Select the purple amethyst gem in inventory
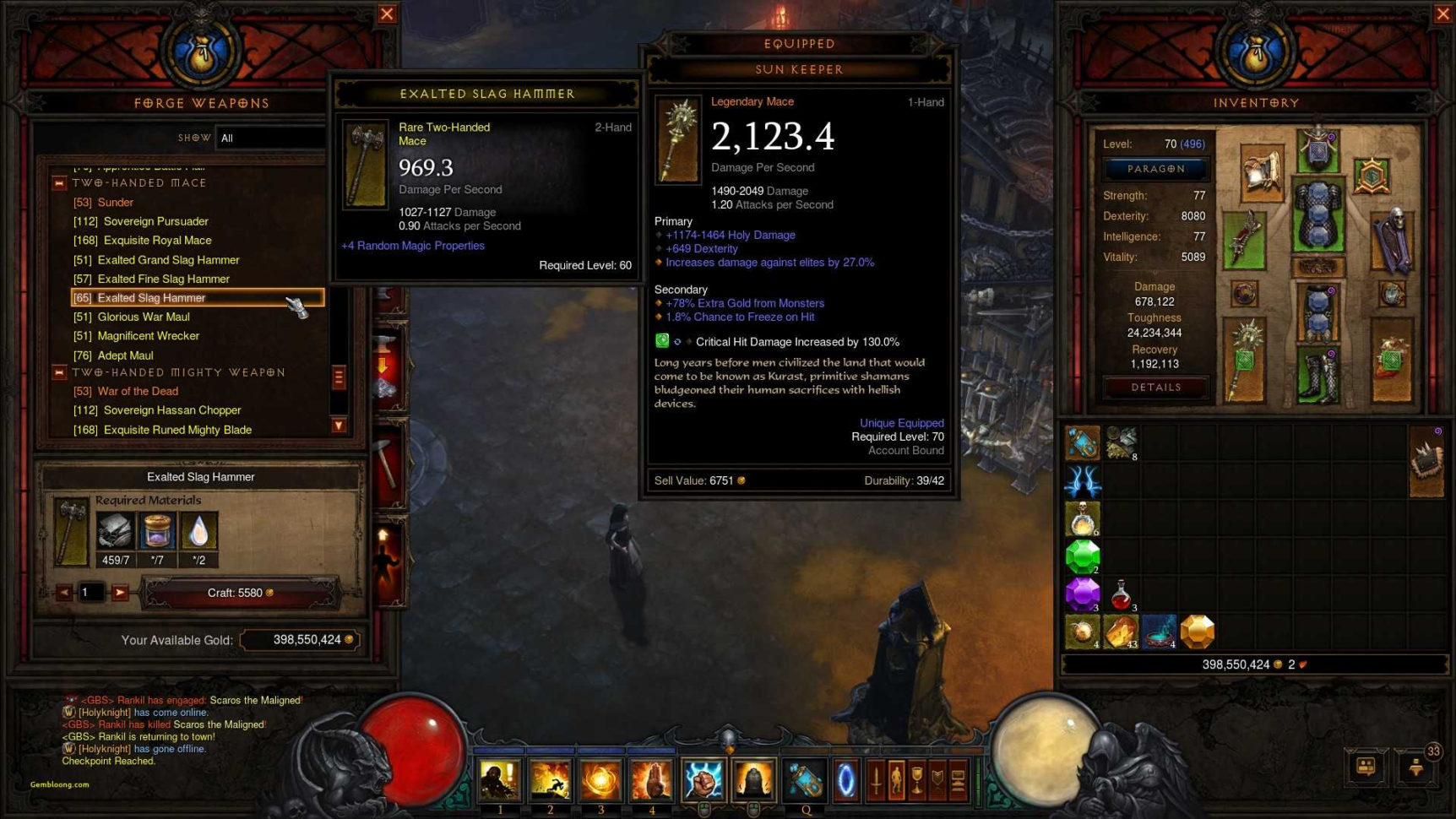Screen dimensions: 1456x819 pyautogui.click(x=1082, y=594)
